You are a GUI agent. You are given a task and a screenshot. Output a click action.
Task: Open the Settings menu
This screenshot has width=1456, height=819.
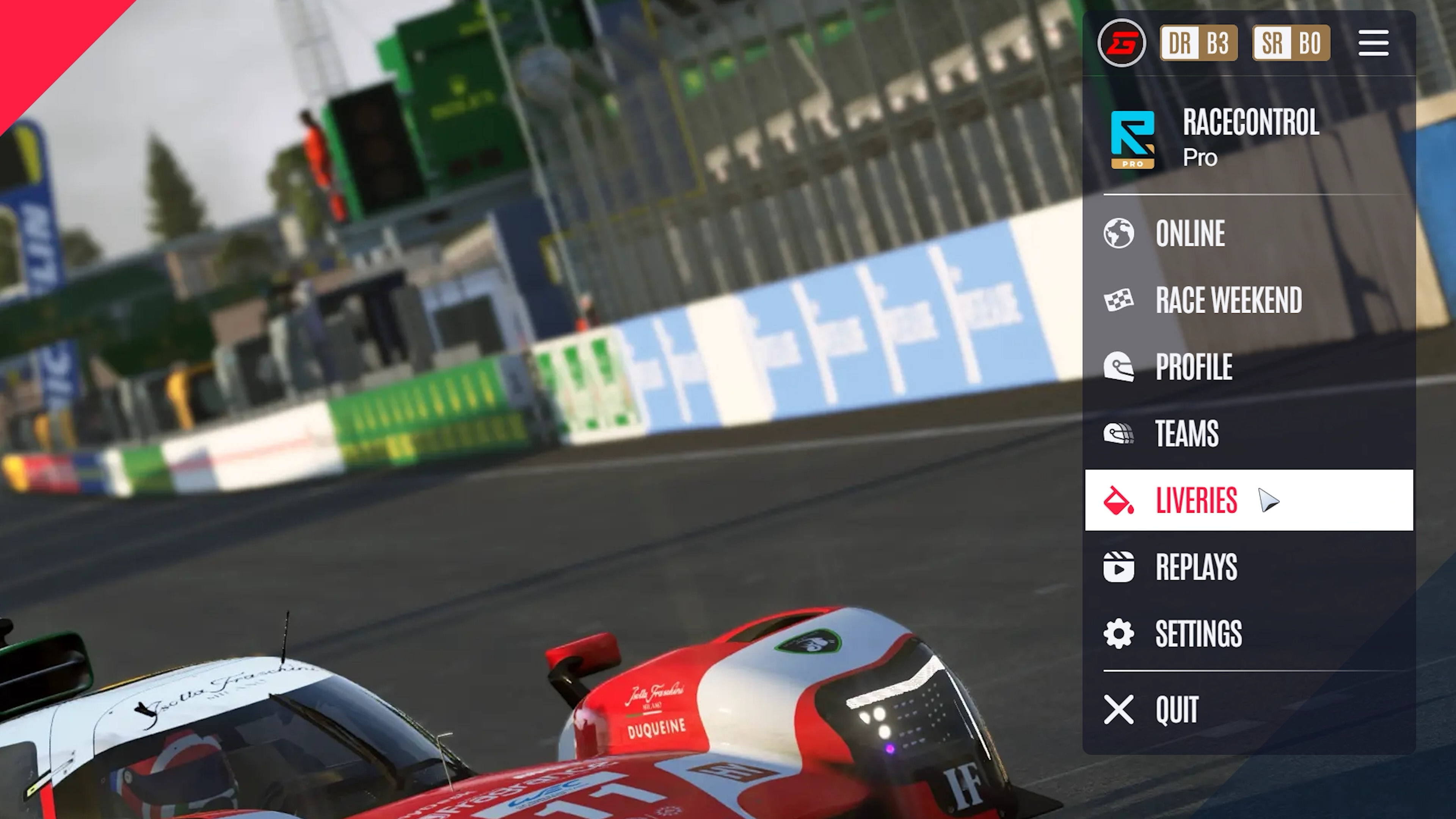(x=1198, y=634)
